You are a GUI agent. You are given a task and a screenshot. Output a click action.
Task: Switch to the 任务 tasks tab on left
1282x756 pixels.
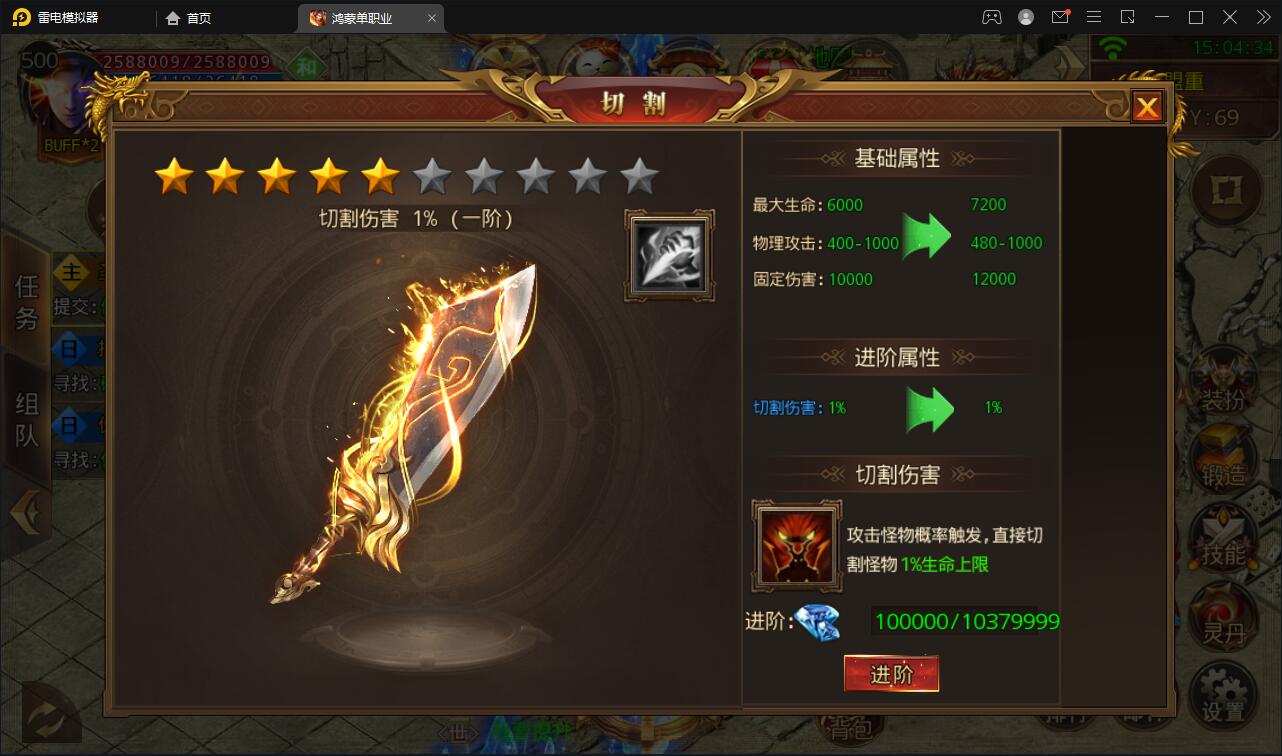(x=27, y=300)
